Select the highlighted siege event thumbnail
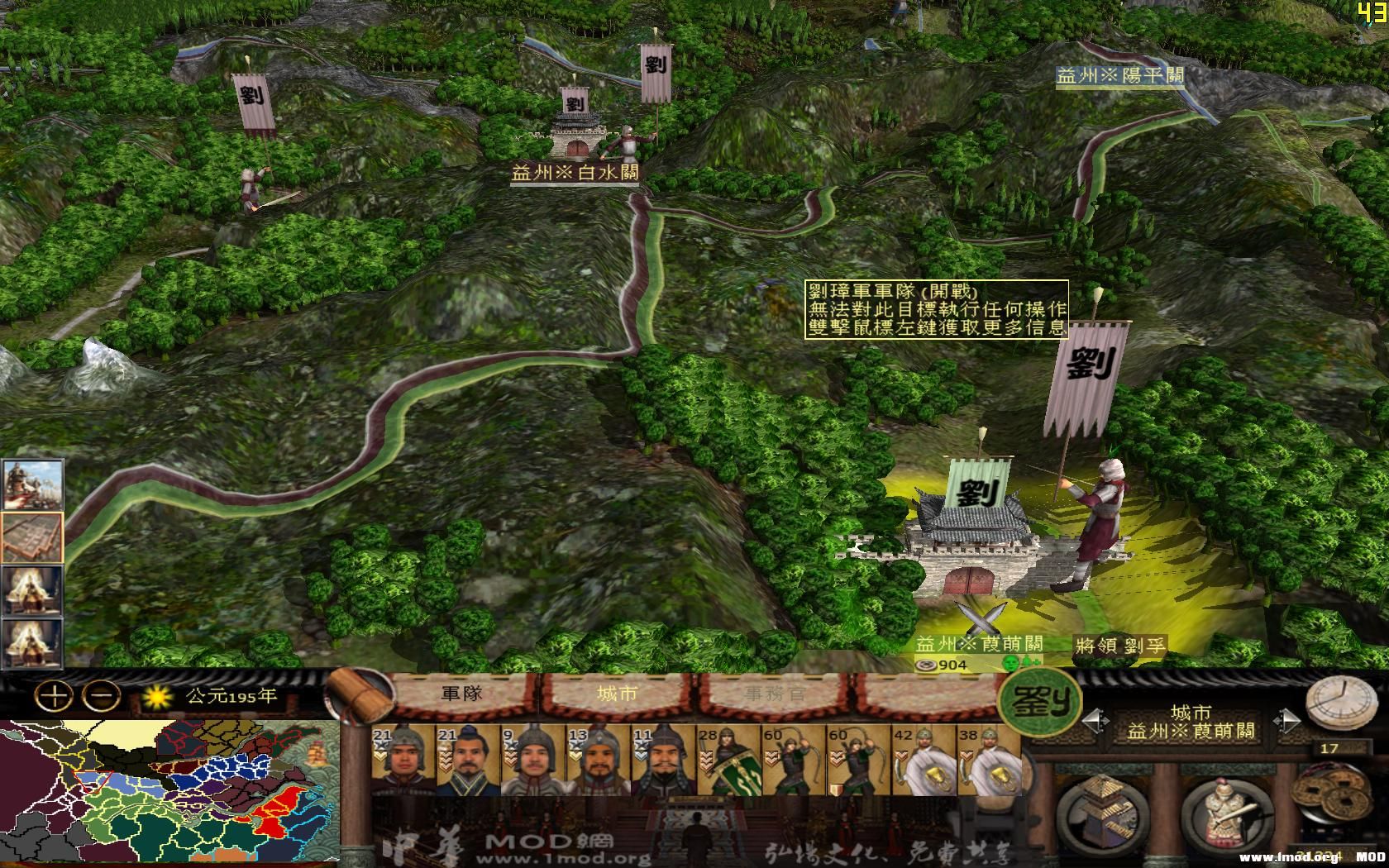 coord(31,537)
